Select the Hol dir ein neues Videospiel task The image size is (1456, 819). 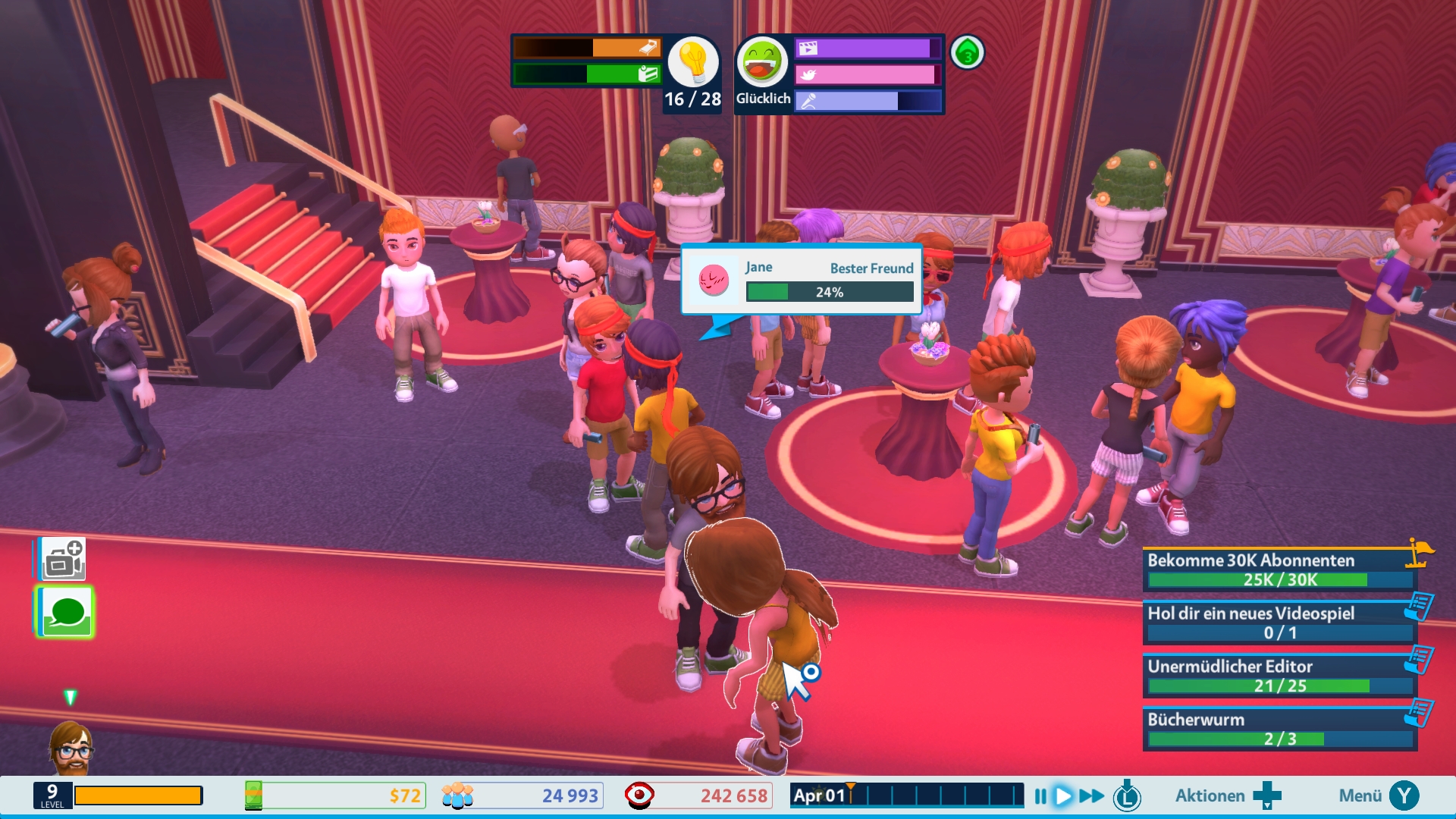point(1279,623)
